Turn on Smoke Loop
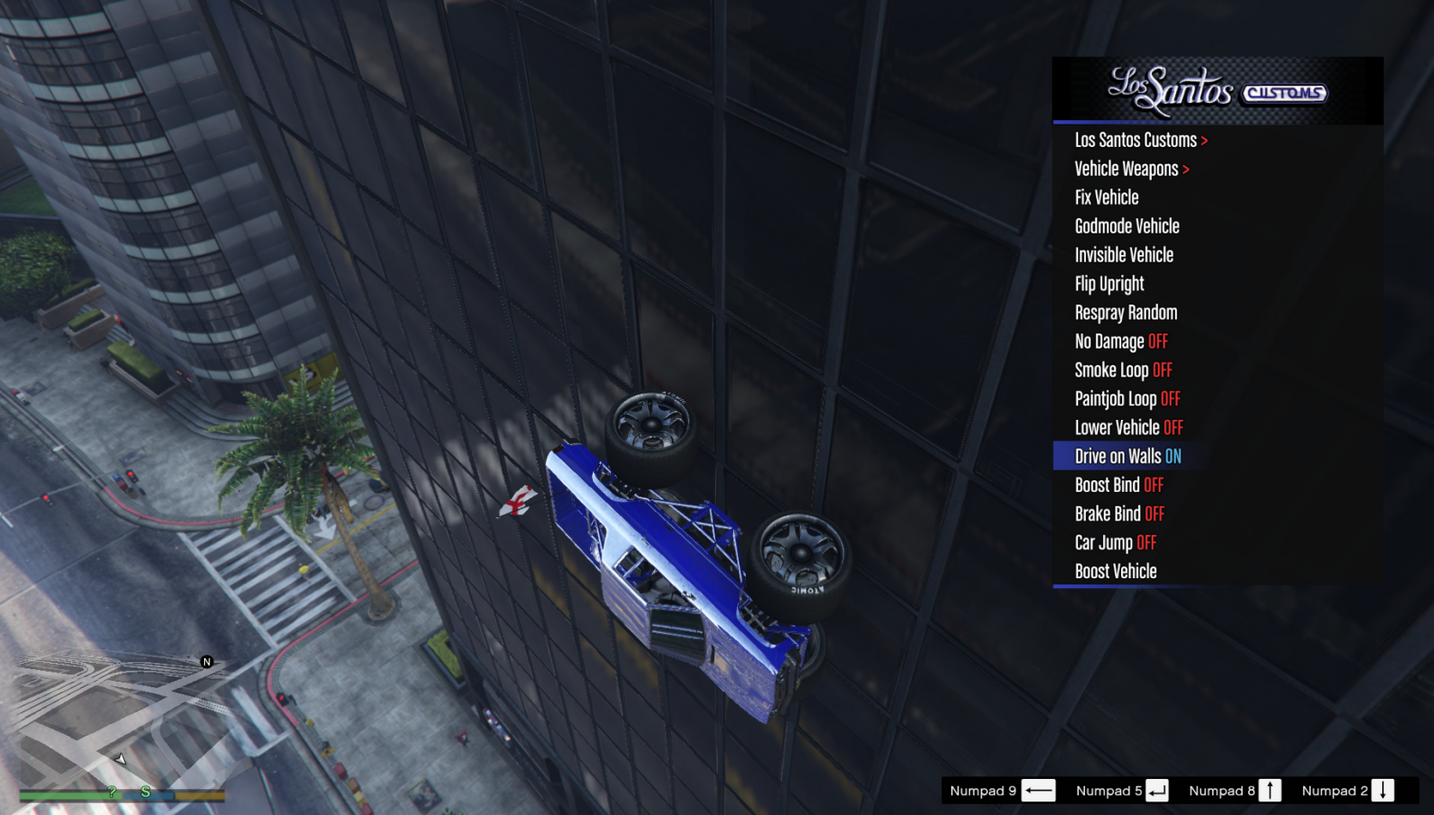 (1123, 370)
